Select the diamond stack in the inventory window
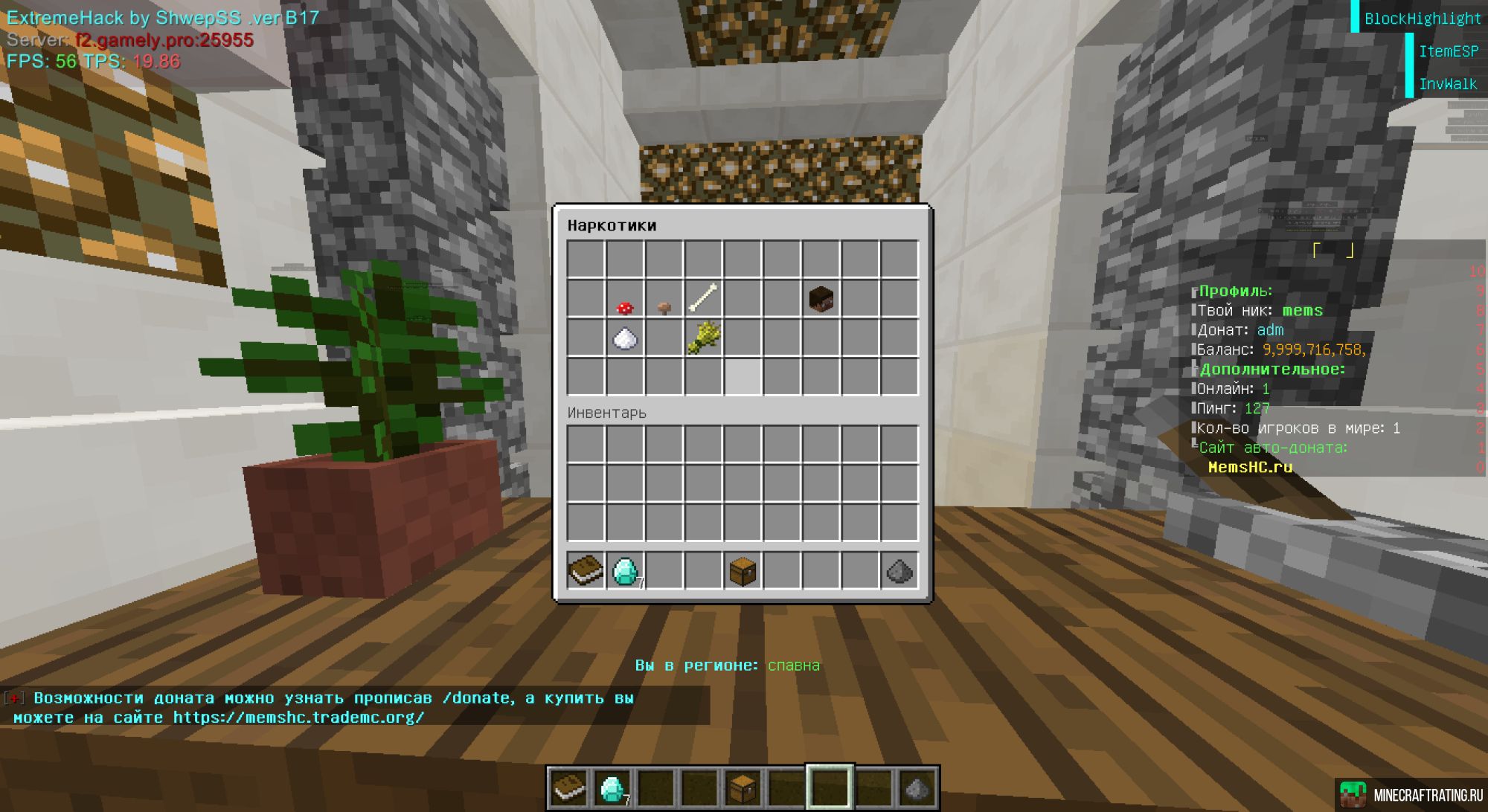This screenshot has height=812, width=1488. pyautogui.click(x=625, y=571)
